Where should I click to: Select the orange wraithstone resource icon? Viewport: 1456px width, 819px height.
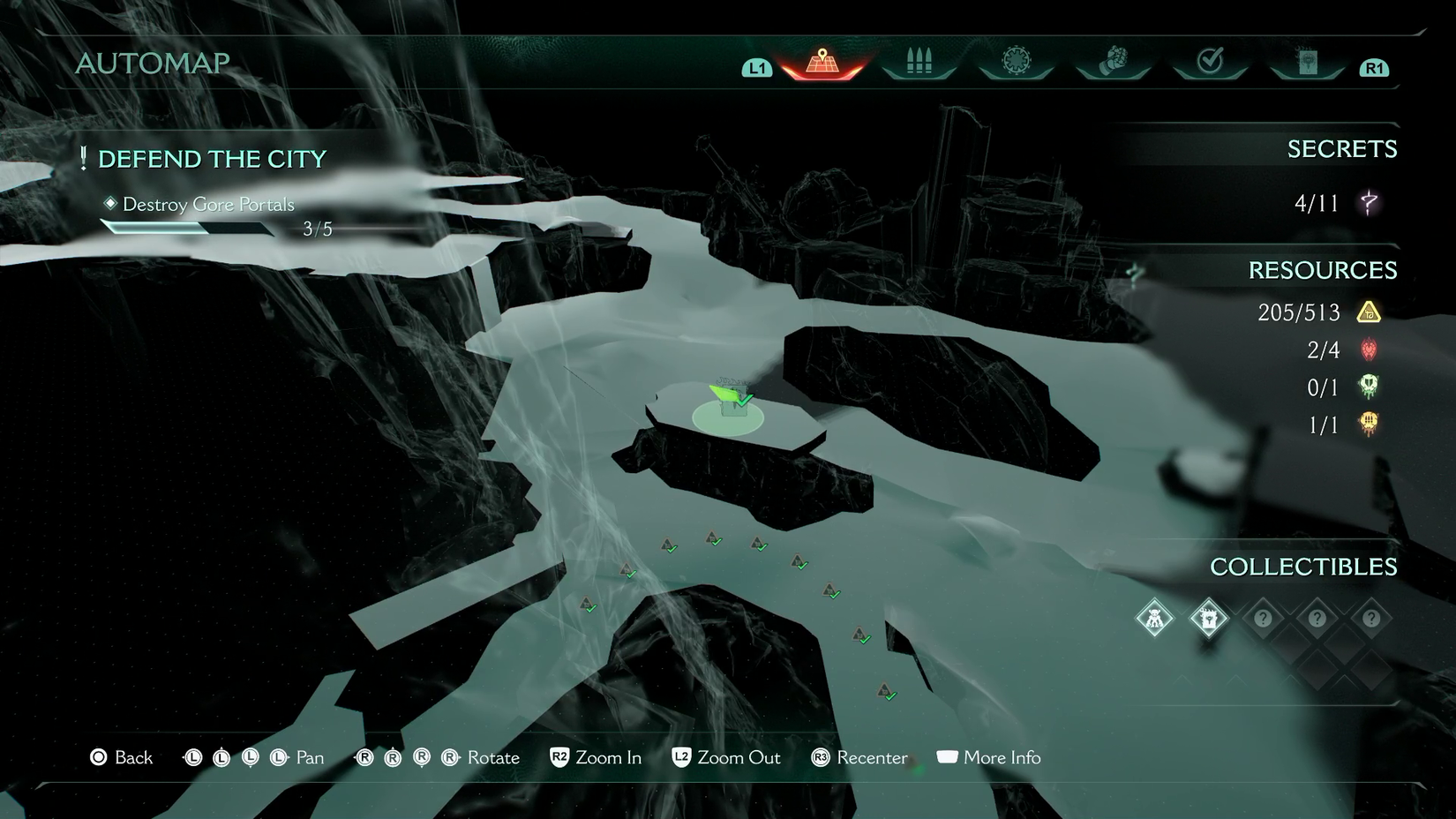(x=1369, y=425)
